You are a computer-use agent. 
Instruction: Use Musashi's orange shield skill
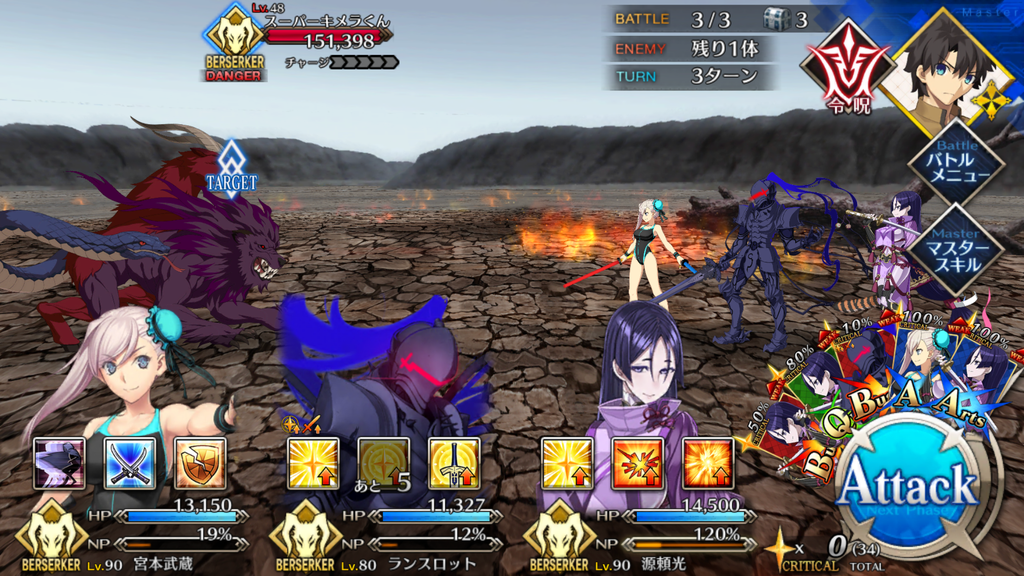pyautogui.click(x=199, y=463)
